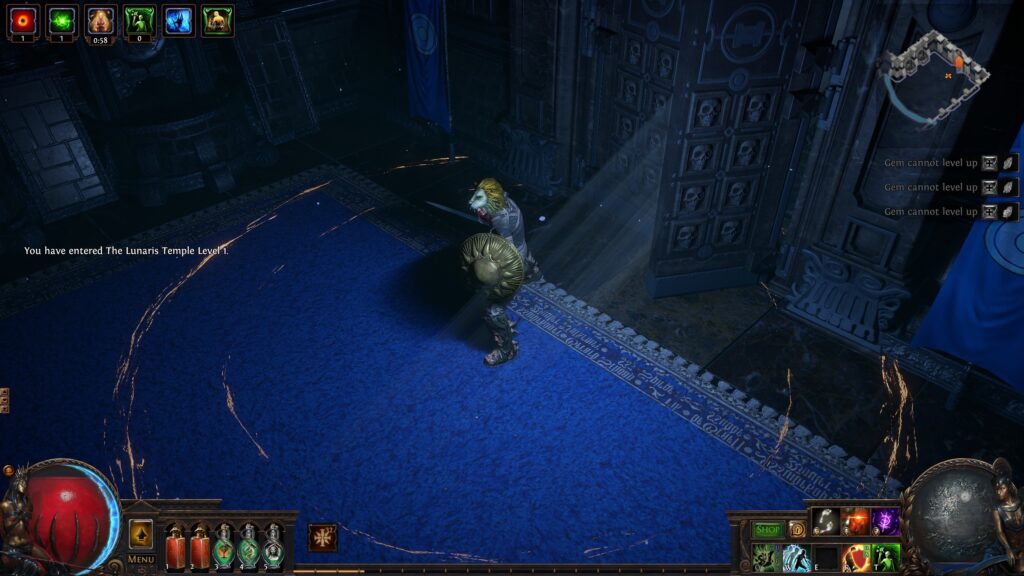Image resolution: width=1024 pixels, height=576 pixels.
Task: Use the green zombie skill bound to T
Action: pos(885,557)
